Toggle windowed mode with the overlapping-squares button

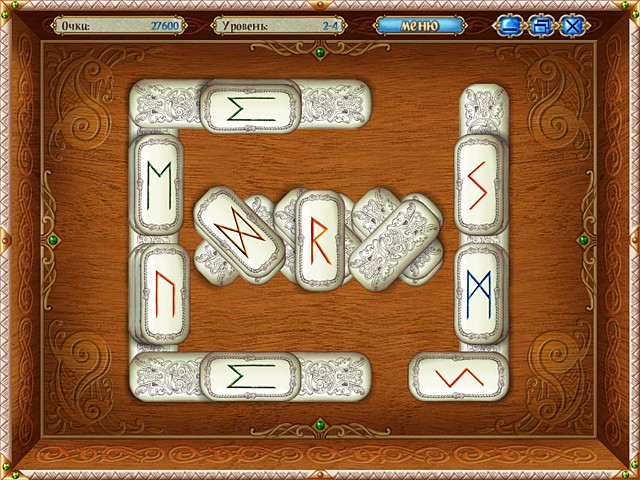[541, 26]
